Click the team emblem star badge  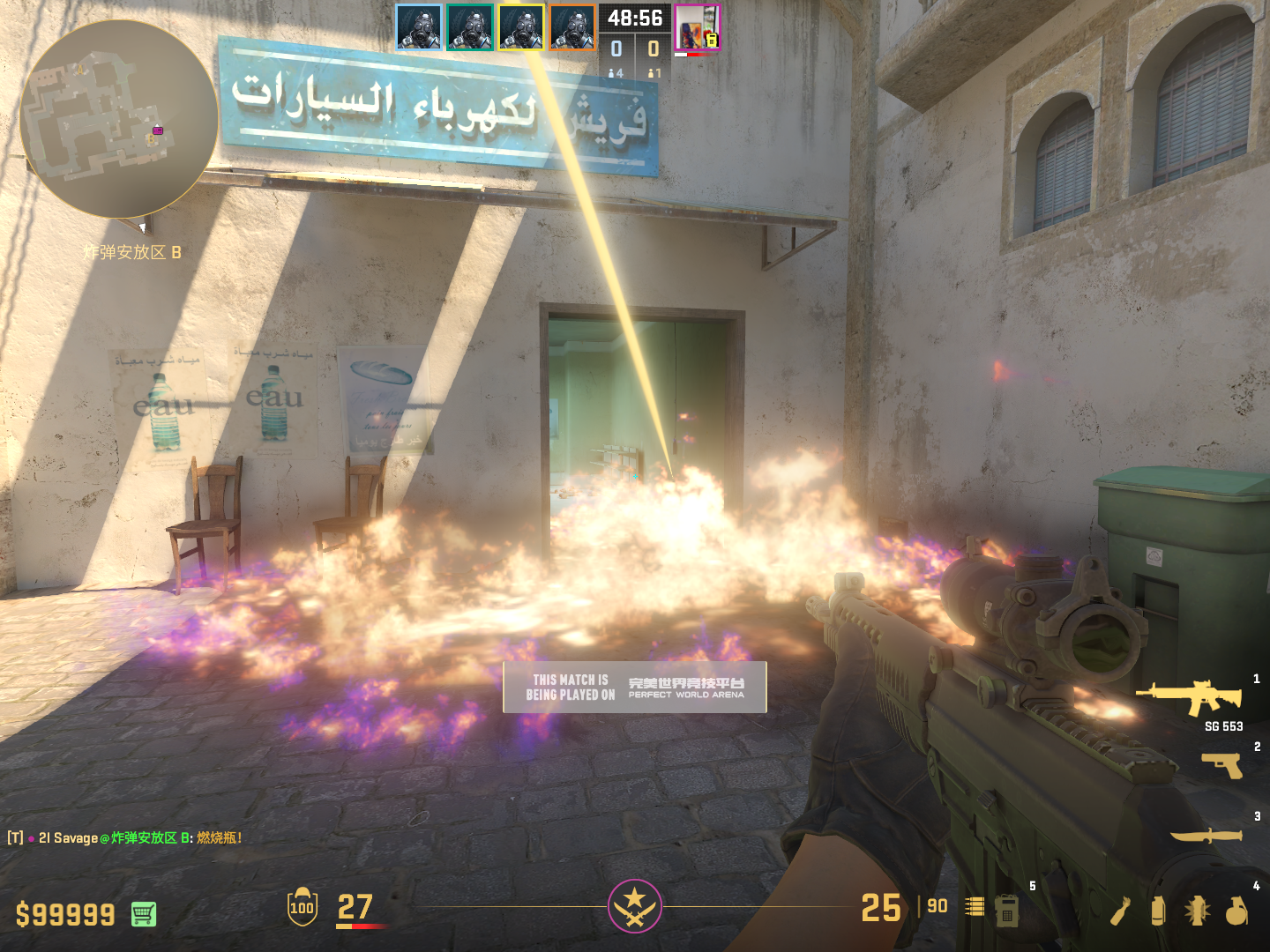click(x=634, y=906)
